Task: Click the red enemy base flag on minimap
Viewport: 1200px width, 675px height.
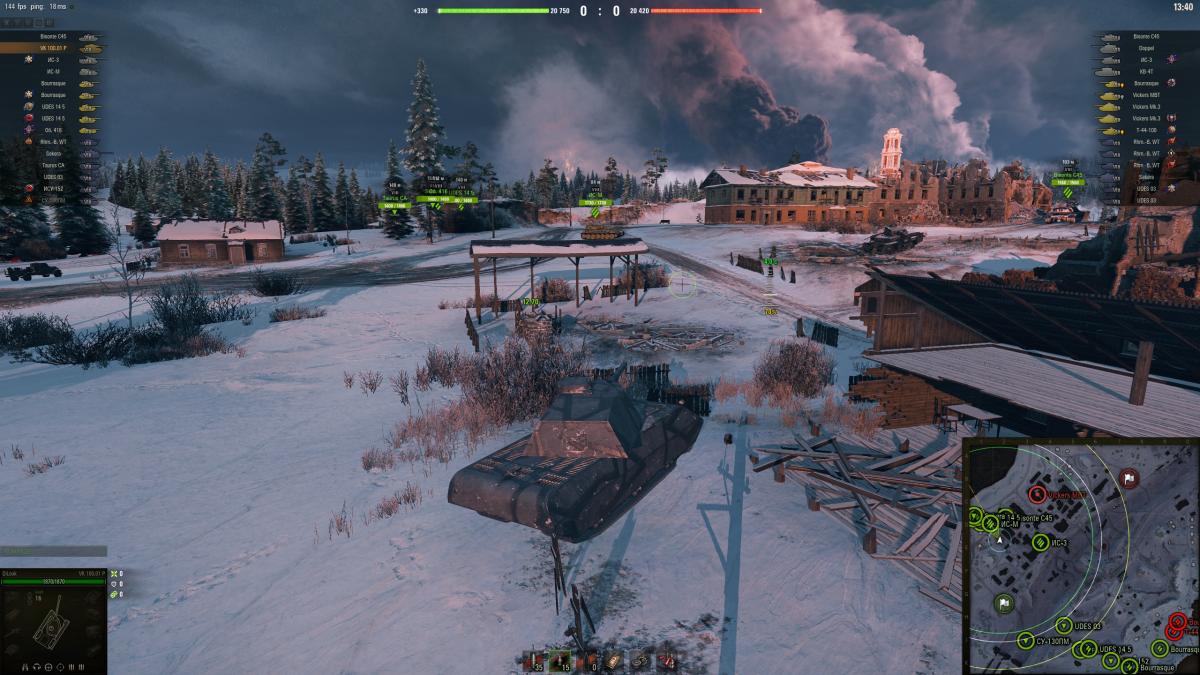Action: 1129,479
